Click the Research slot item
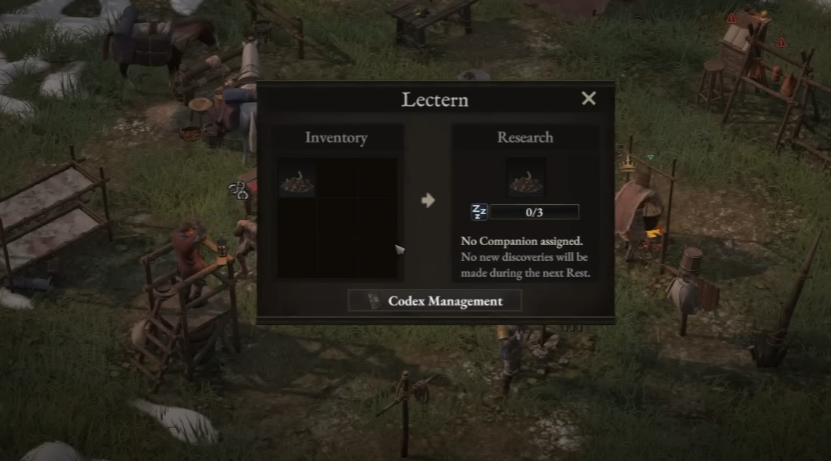Screen dimensions: 831x461 pos(525,179)
